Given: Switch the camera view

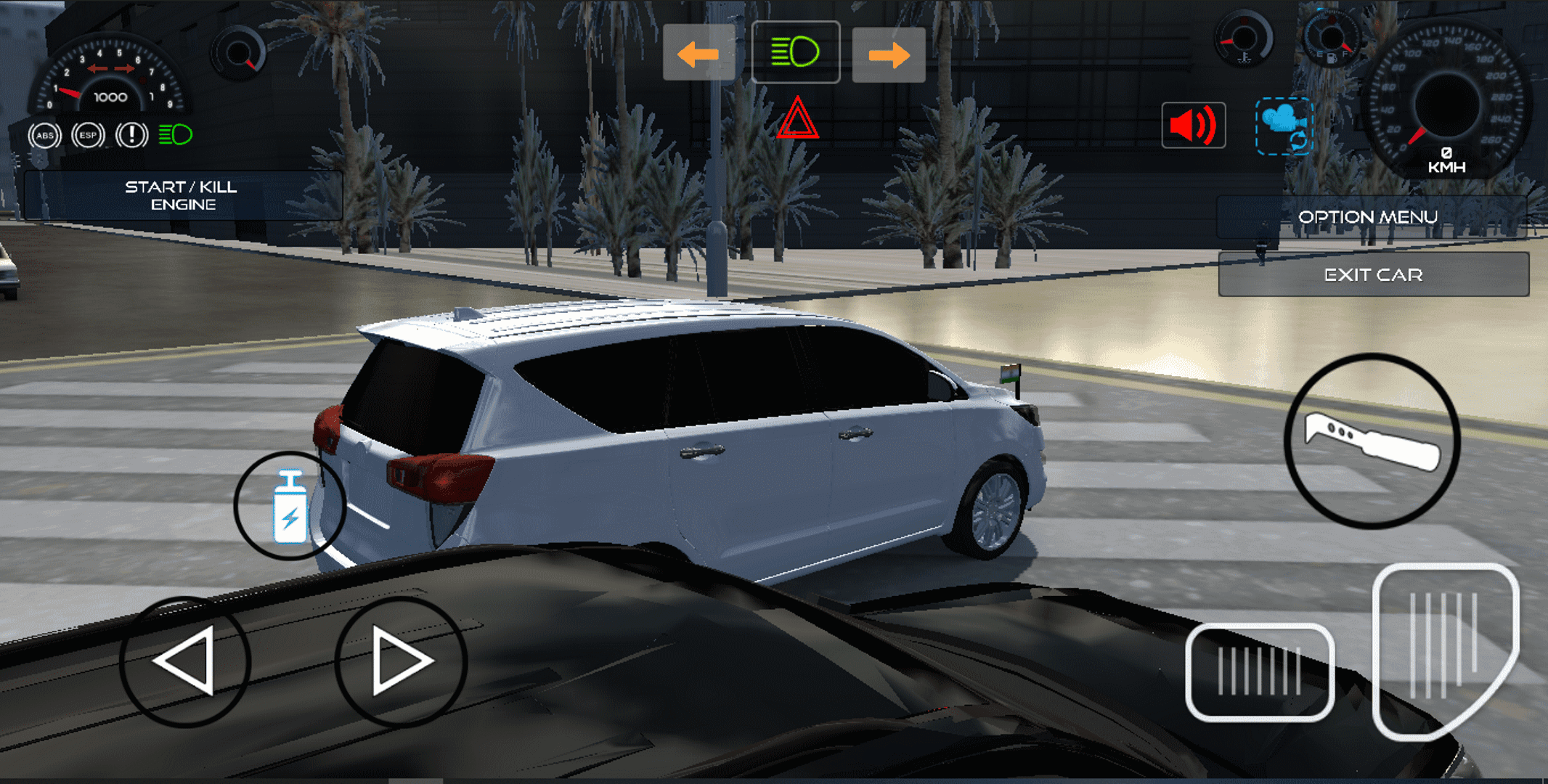Looking at the screenshot, I should point(1285,127).
